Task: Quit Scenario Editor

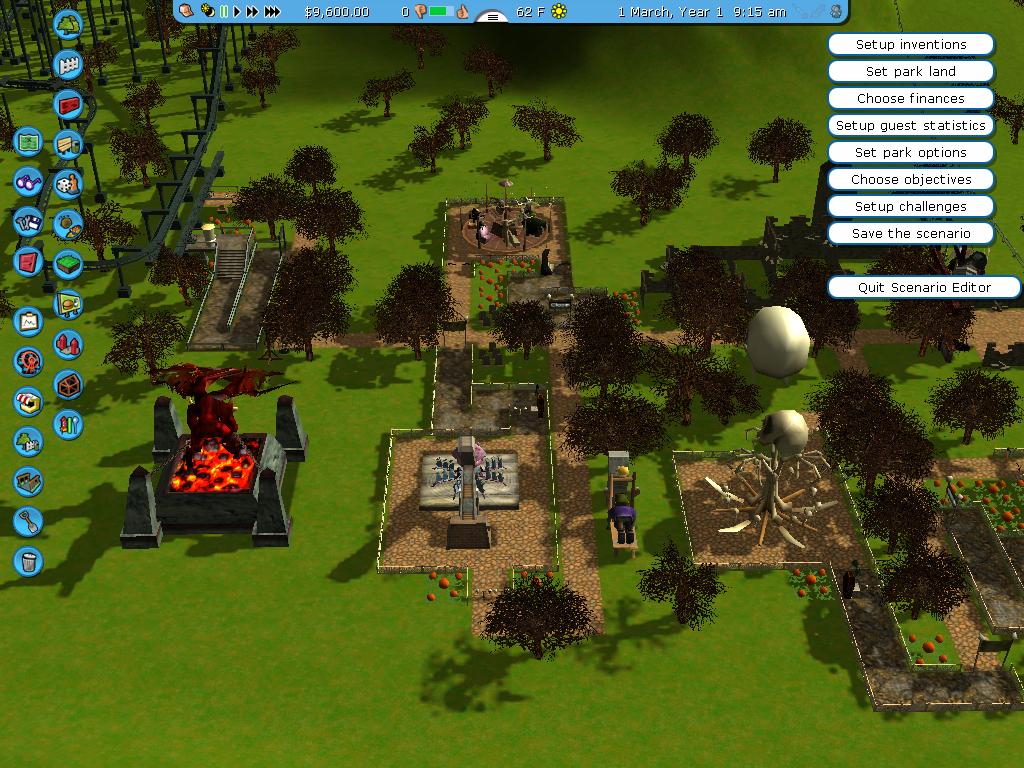Action: (924, 288)
